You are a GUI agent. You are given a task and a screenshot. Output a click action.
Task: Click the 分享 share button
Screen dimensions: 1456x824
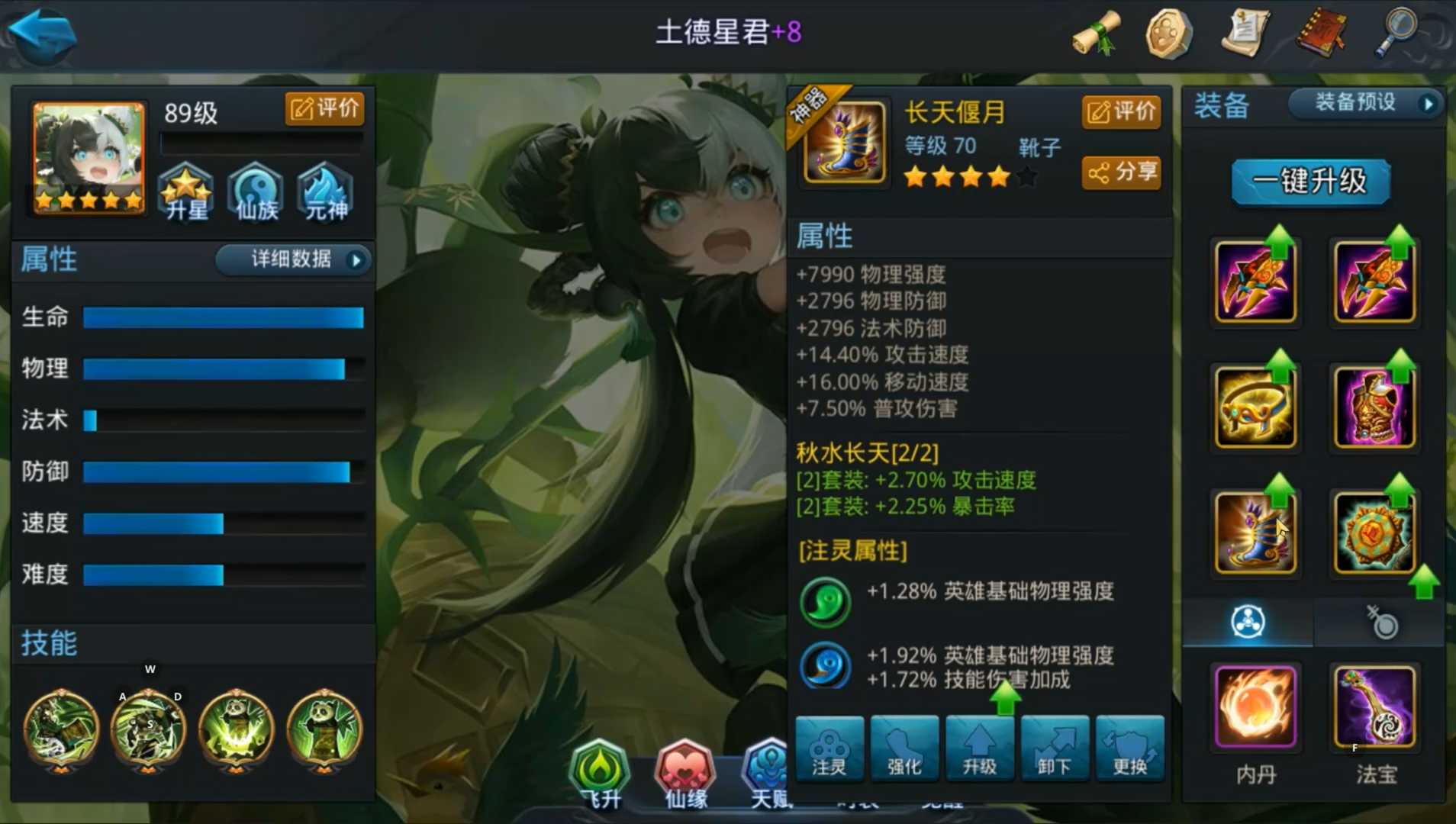(x=1122, y=172)
